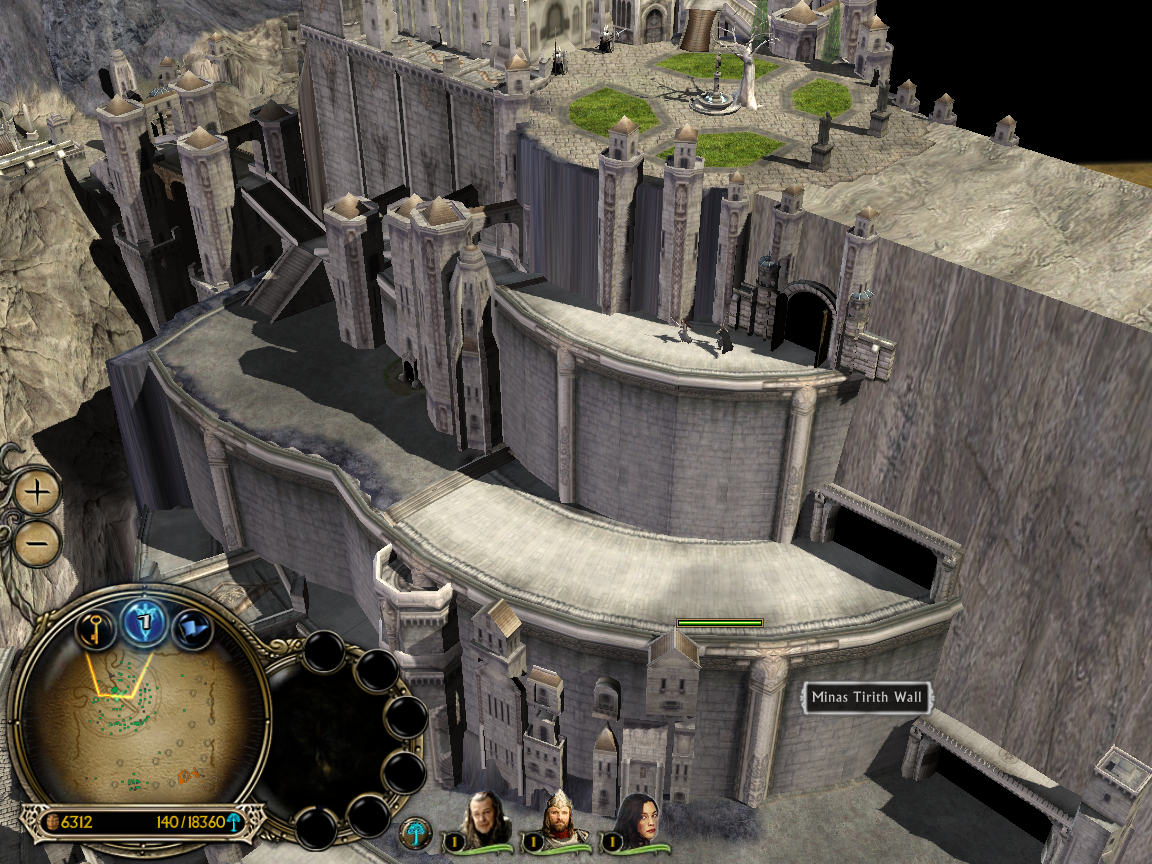Select the blue flag beacon icon
This screenshot has height=864, width=1152.
pos(190,630)
